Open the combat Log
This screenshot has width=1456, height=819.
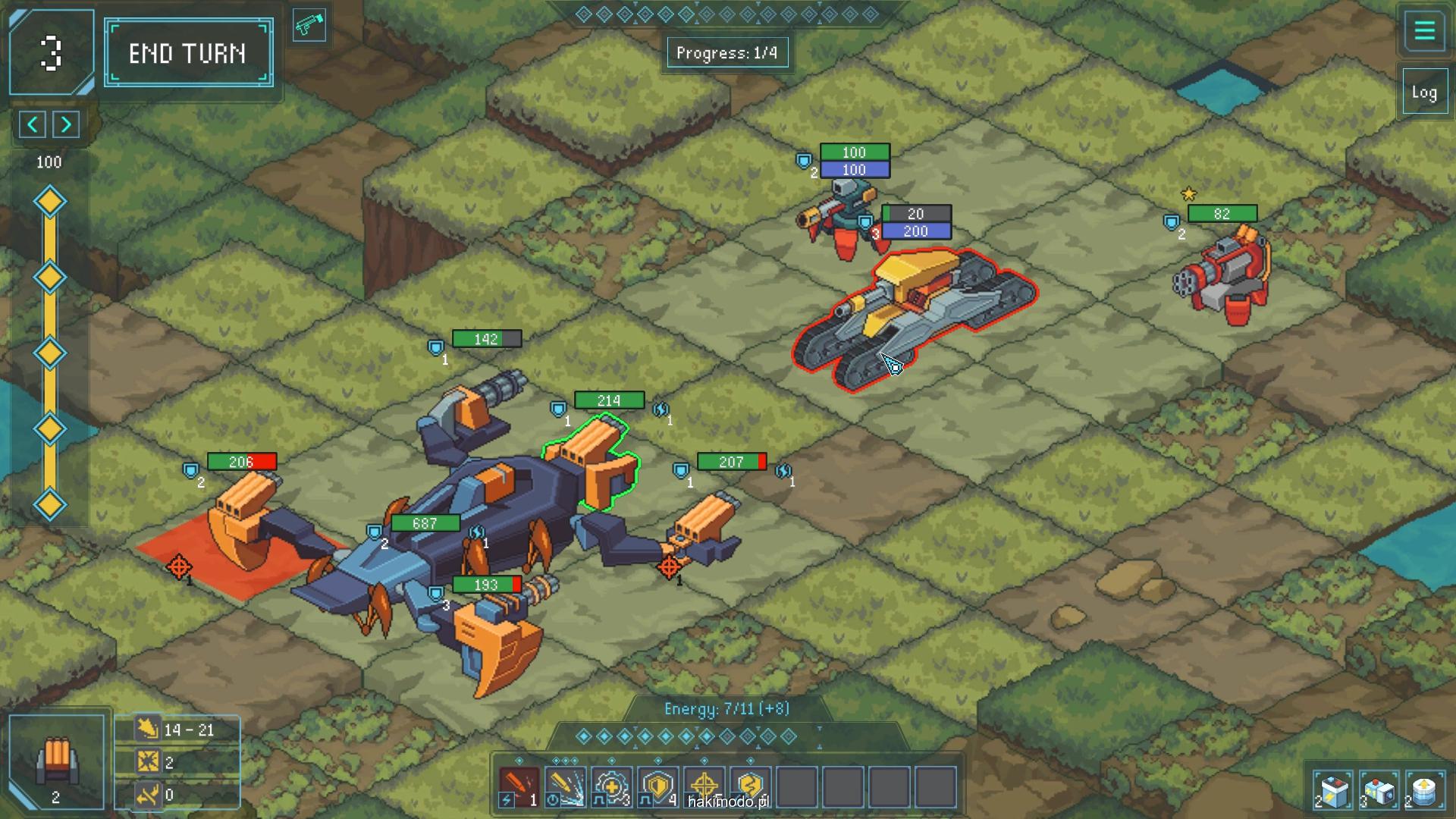click(x=1423, y=93)
